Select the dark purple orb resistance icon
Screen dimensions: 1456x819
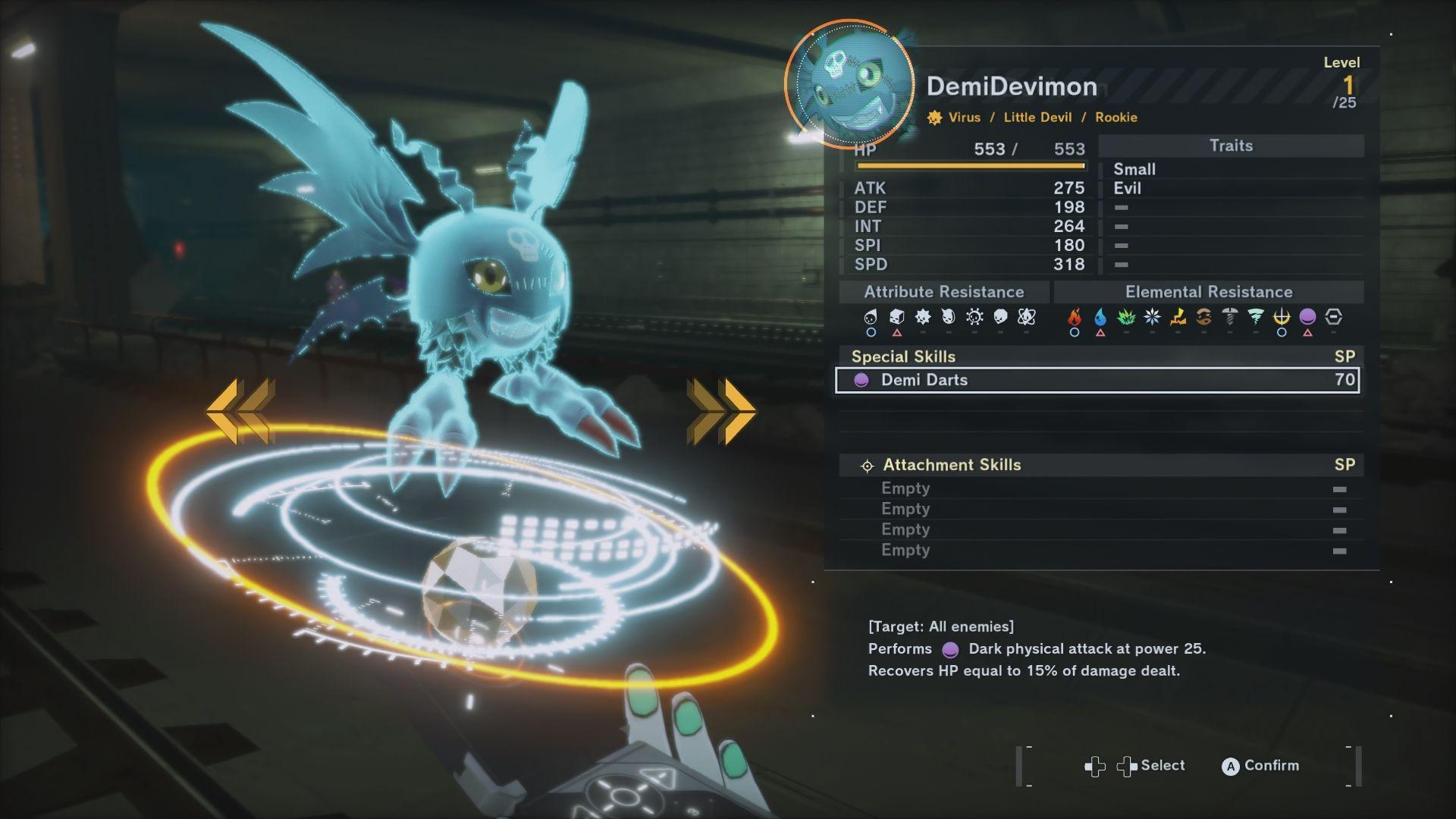[x=1307, y=317]
